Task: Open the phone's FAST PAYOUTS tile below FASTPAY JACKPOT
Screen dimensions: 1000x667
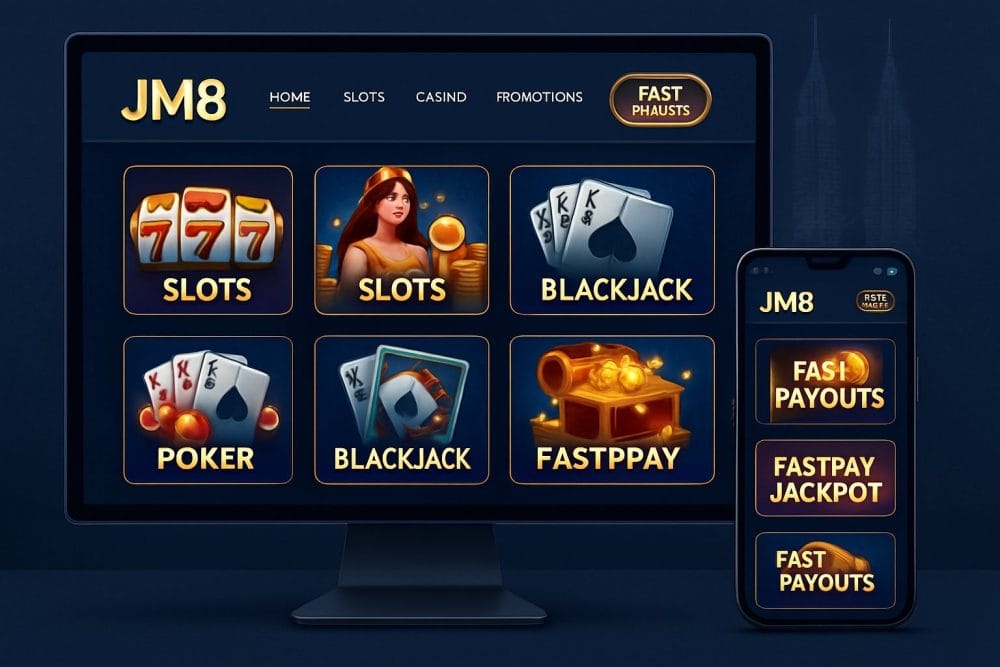Action: point(825,571)
